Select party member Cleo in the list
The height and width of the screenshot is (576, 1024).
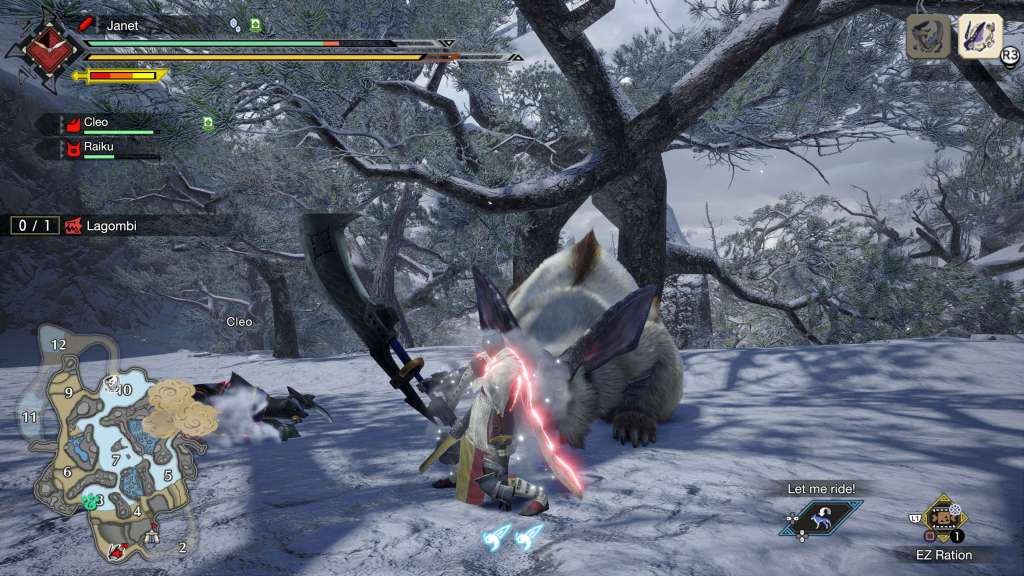97,123
